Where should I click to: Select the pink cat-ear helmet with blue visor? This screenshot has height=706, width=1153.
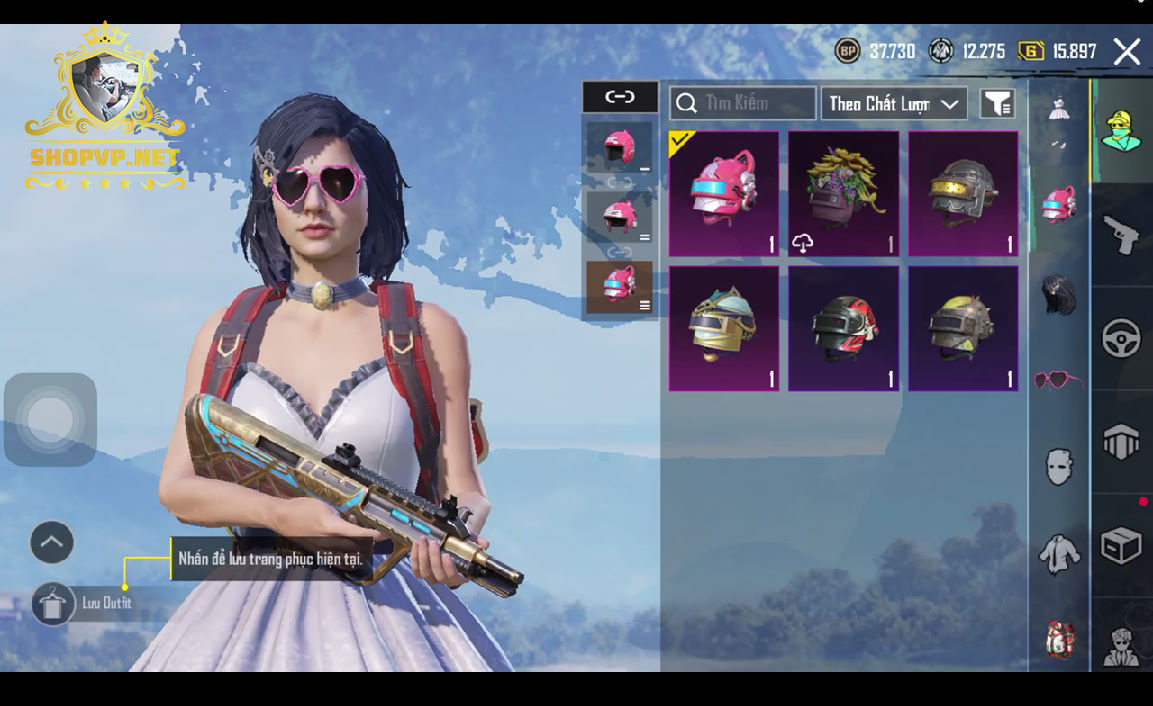pyautogui.click(x=724, y=194)
